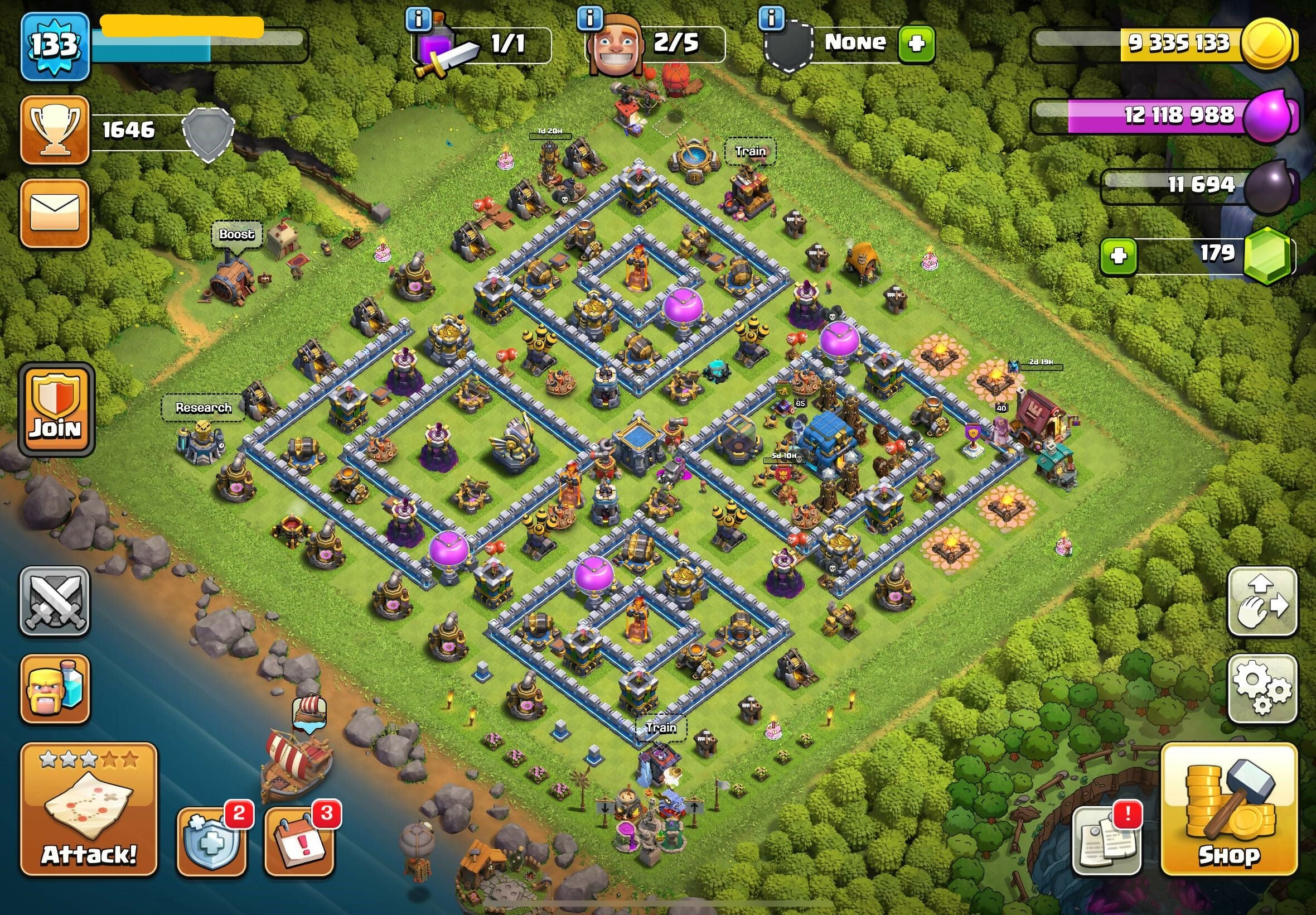Image resolution: width=1316 pixels, height=915 pixels.
Task: Show the shield status info
Action: [x=771, y=18]
